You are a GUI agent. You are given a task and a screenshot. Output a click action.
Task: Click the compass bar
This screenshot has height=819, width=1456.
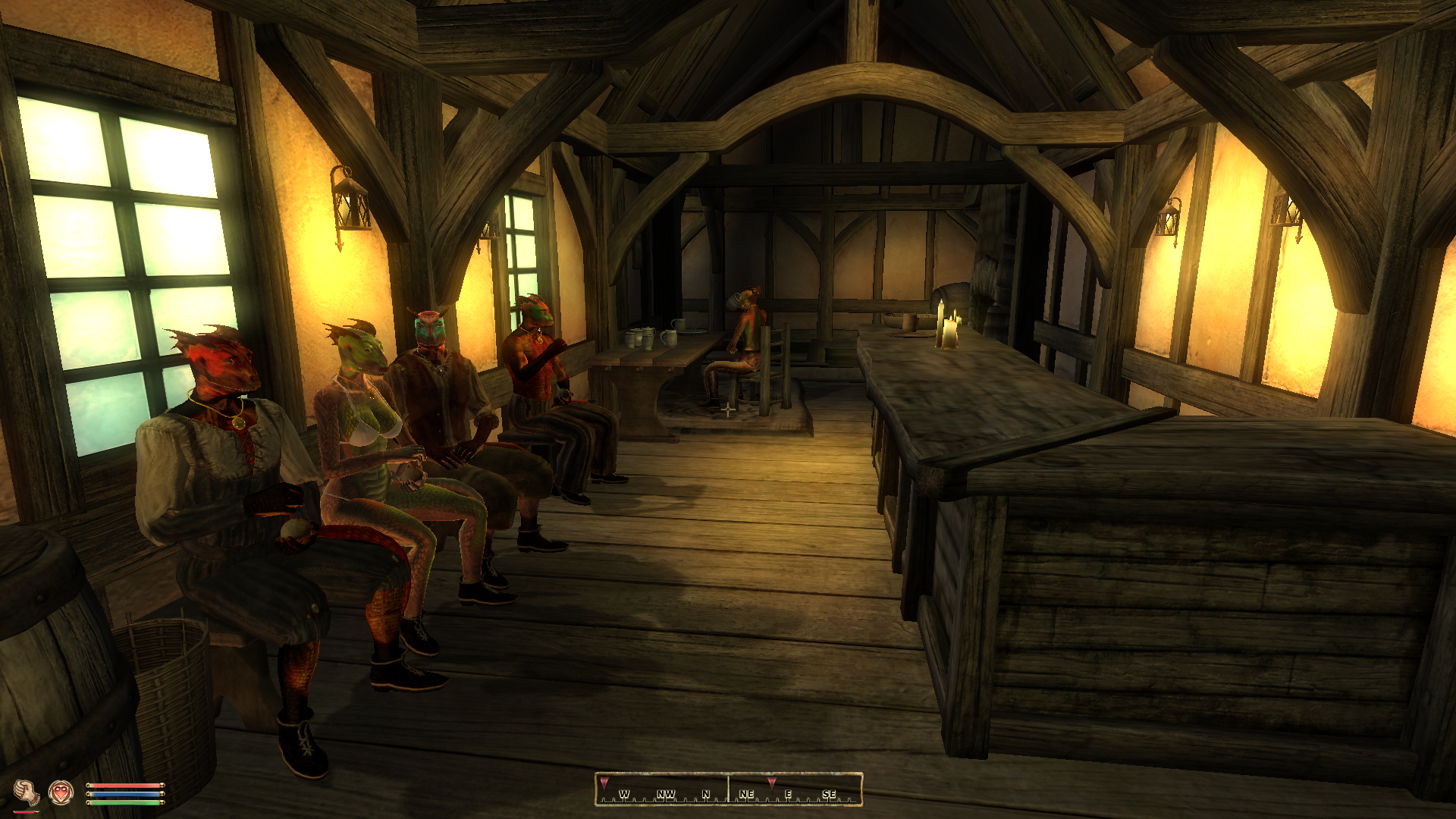[x=729, y=789]
